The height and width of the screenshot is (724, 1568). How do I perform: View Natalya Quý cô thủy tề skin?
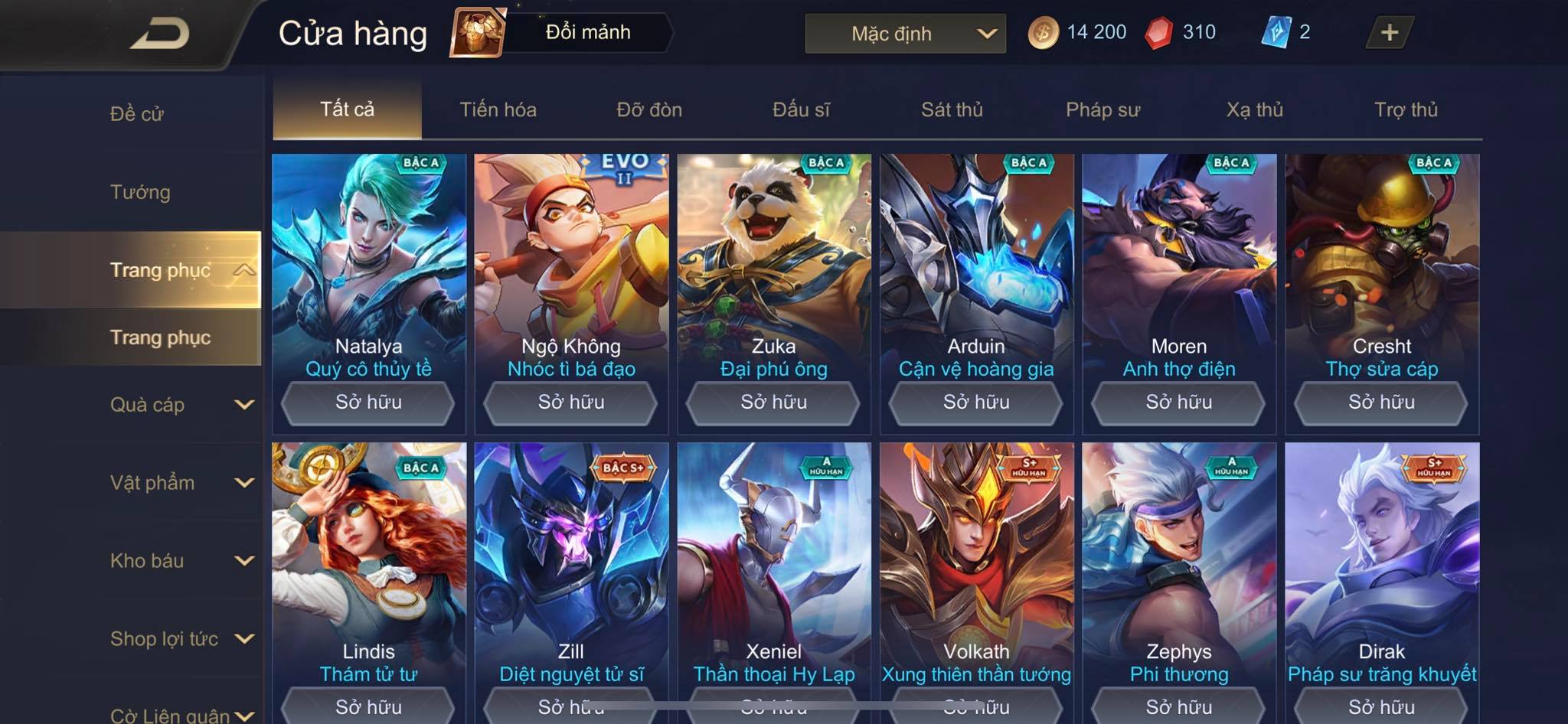pos(368,260)
